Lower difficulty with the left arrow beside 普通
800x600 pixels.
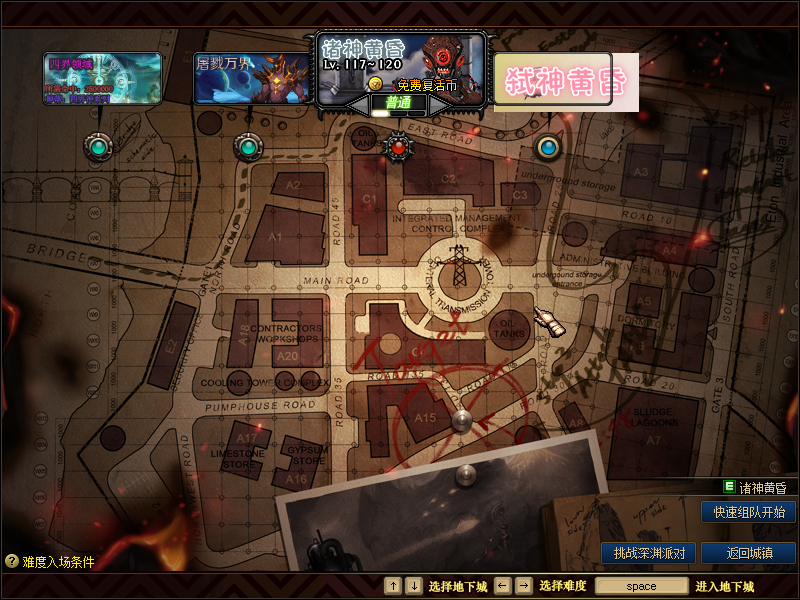(359, 103)
